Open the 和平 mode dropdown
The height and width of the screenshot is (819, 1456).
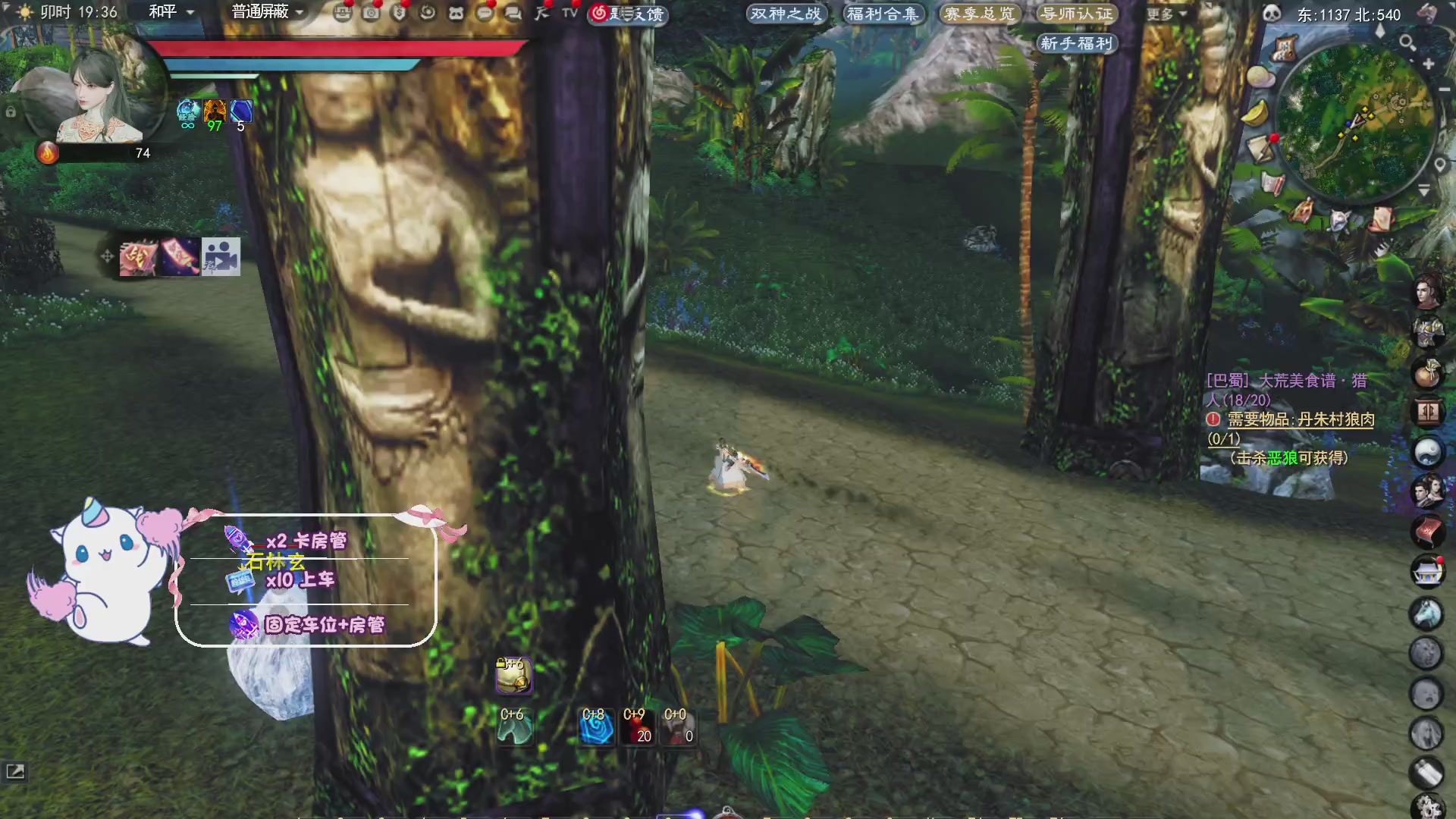point(165,13)
